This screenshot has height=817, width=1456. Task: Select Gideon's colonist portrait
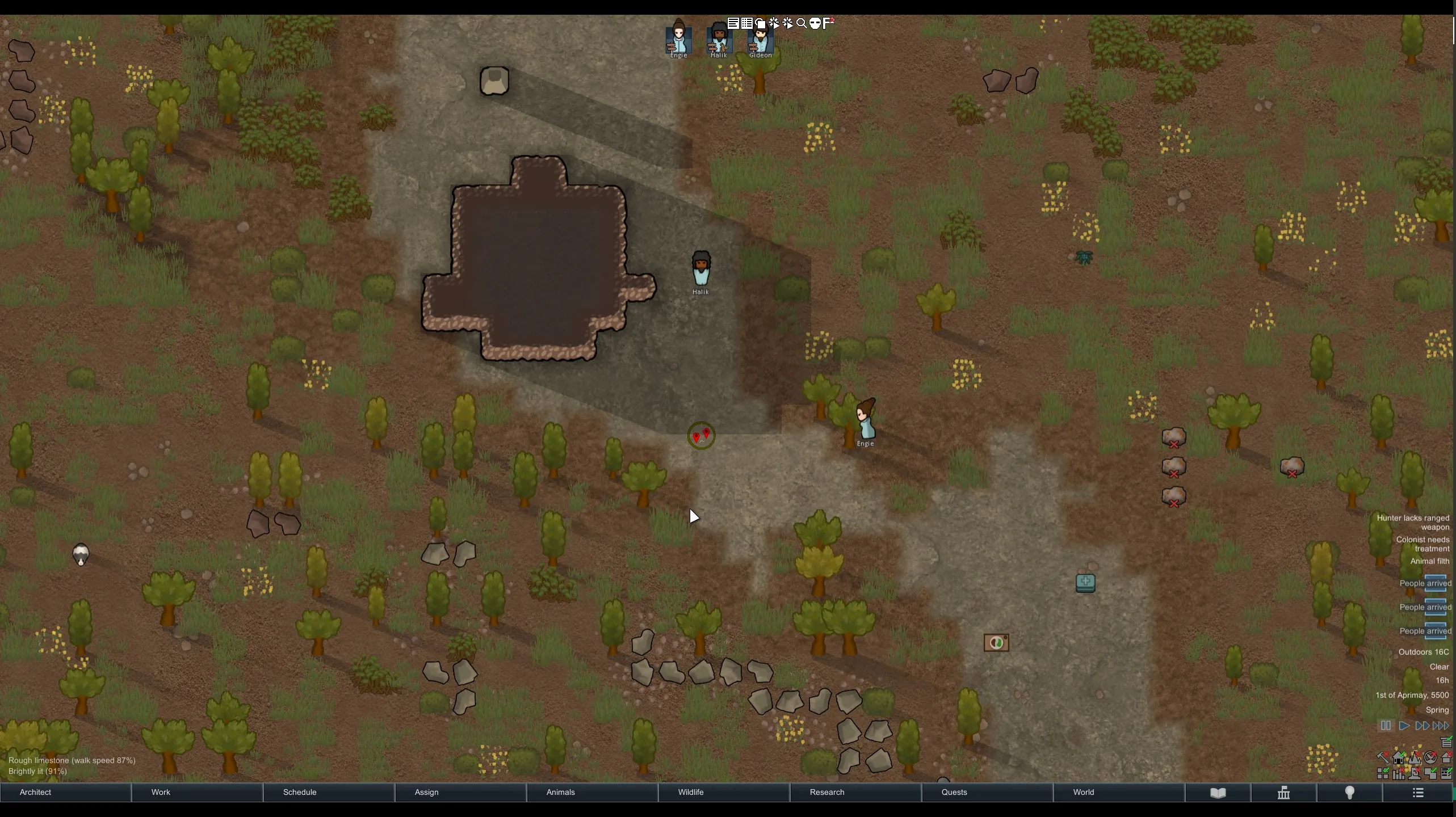pos(760,40)
